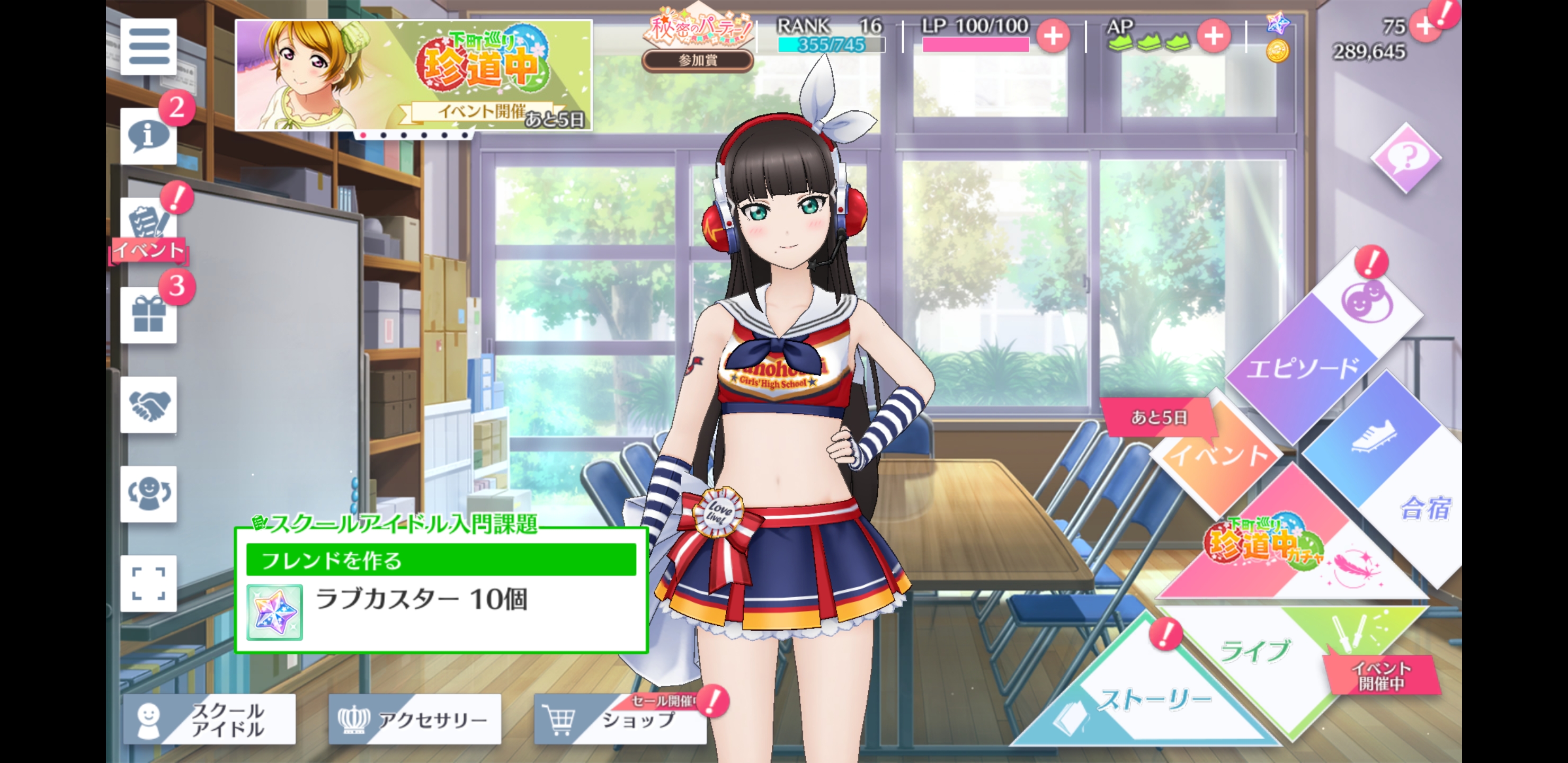Open the スクールアイドル menu
Viewport: 1568px width, 763px height.
(x=209, y=719)
